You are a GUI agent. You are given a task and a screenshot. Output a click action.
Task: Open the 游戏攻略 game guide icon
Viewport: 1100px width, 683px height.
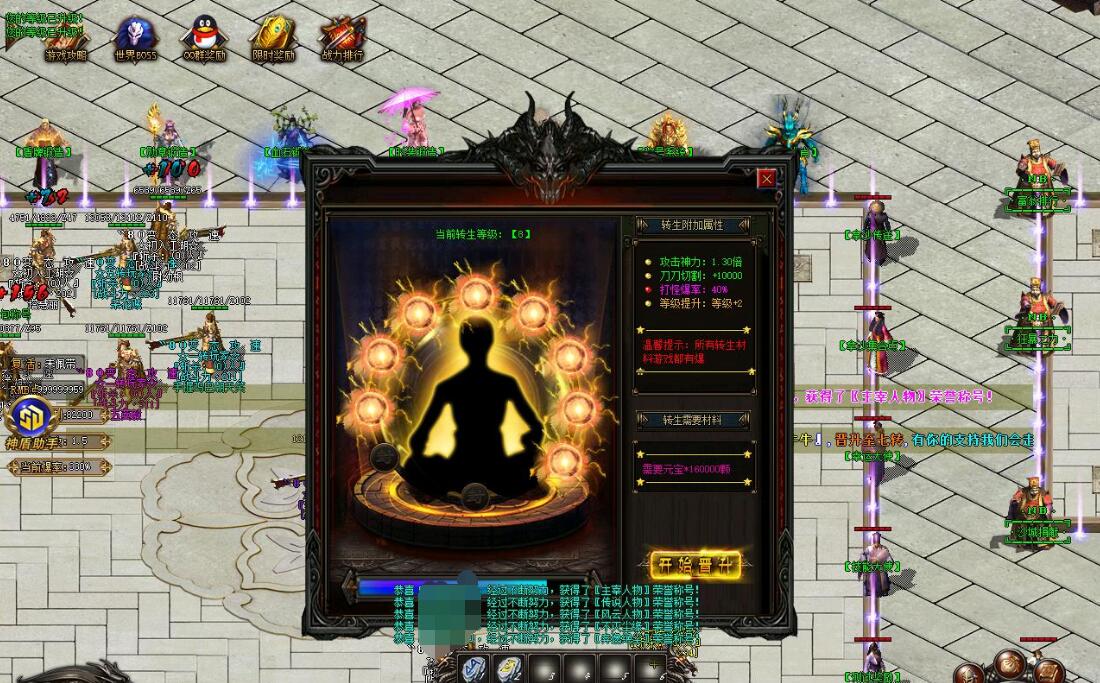[x=66, y=38]
